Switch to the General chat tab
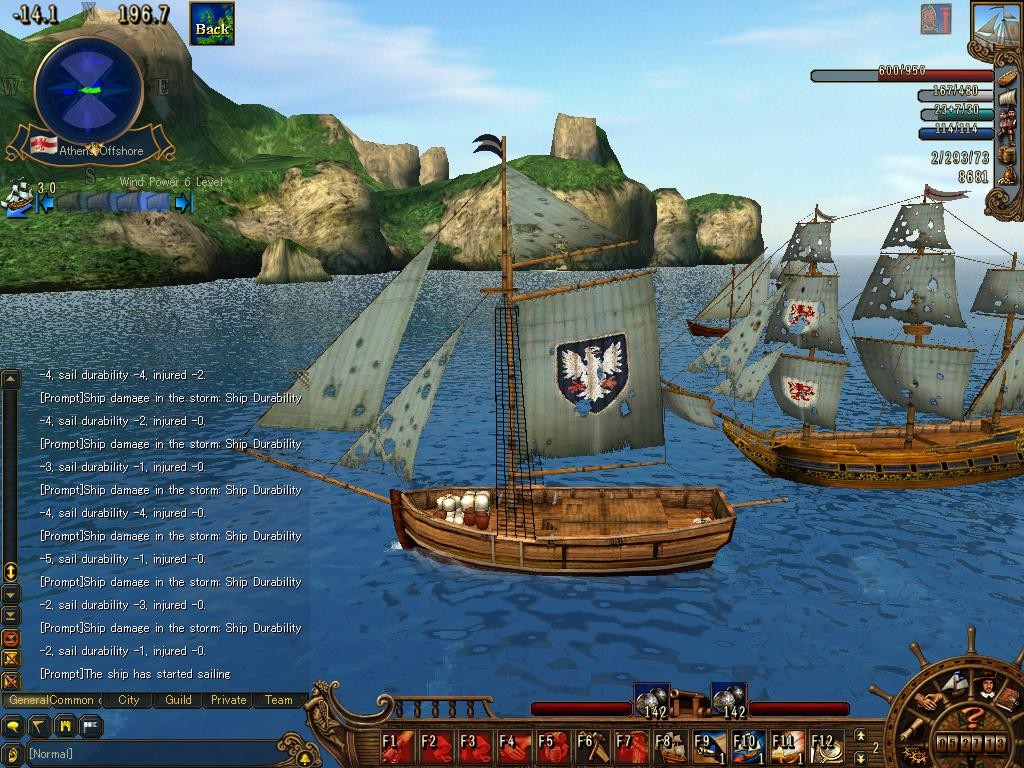1024x768 pixels. coord(29,700)
